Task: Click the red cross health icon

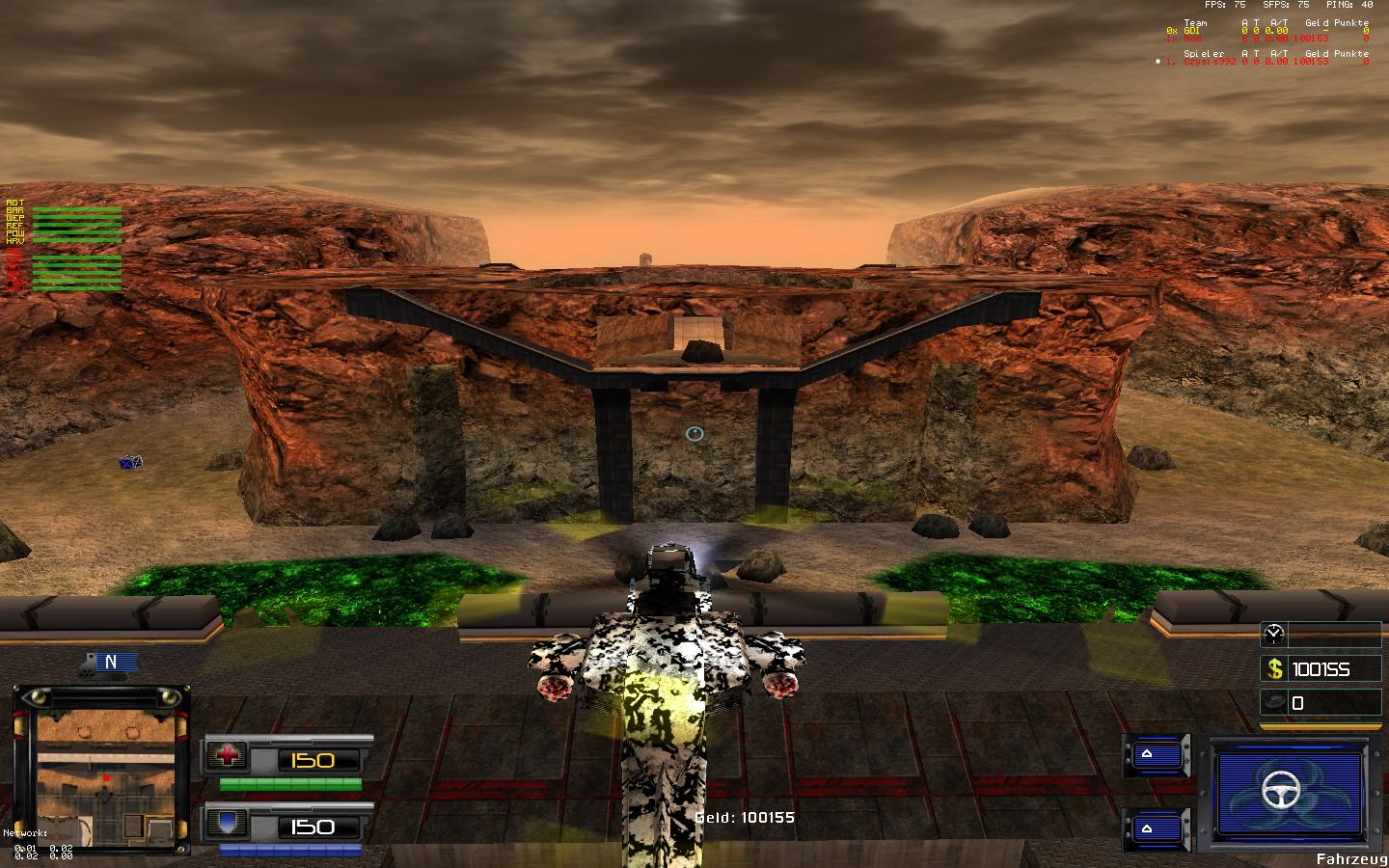Action: point(228,756)
